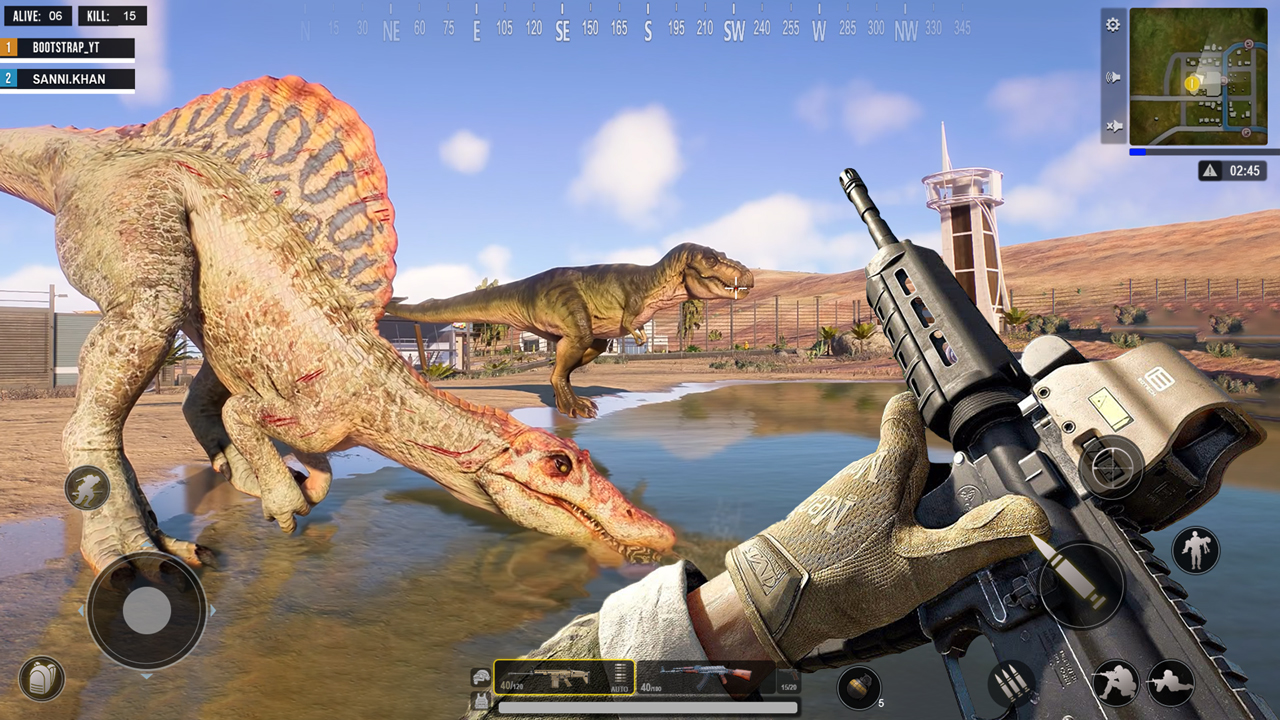Unmute the crossed microphone icon
Viewport: 1280px width, 720px height.
(x=1111, y=125)
